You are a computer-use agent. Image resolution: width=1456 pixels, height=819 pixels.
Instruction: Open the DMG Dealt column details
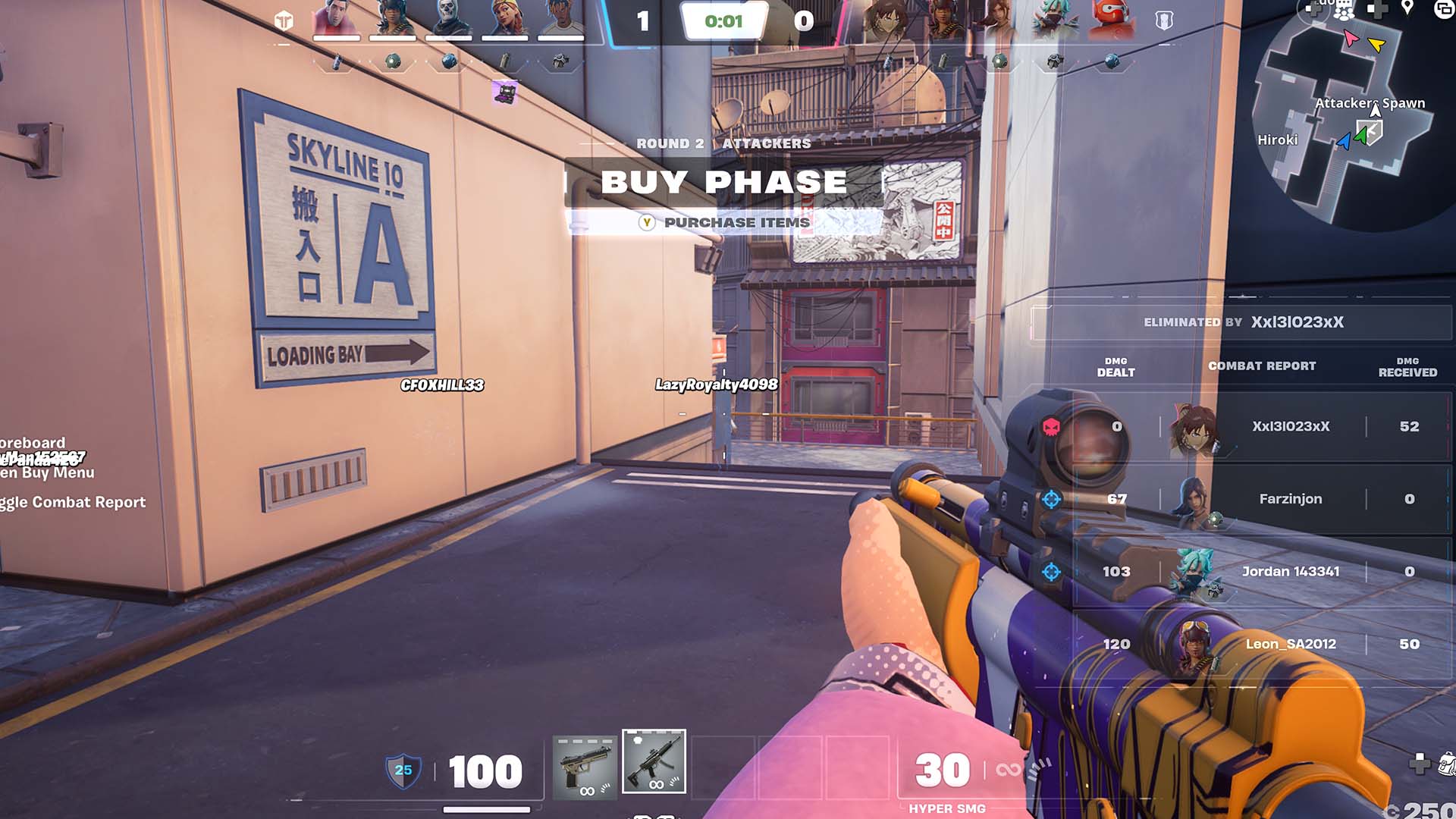[x=1115, y=366]
